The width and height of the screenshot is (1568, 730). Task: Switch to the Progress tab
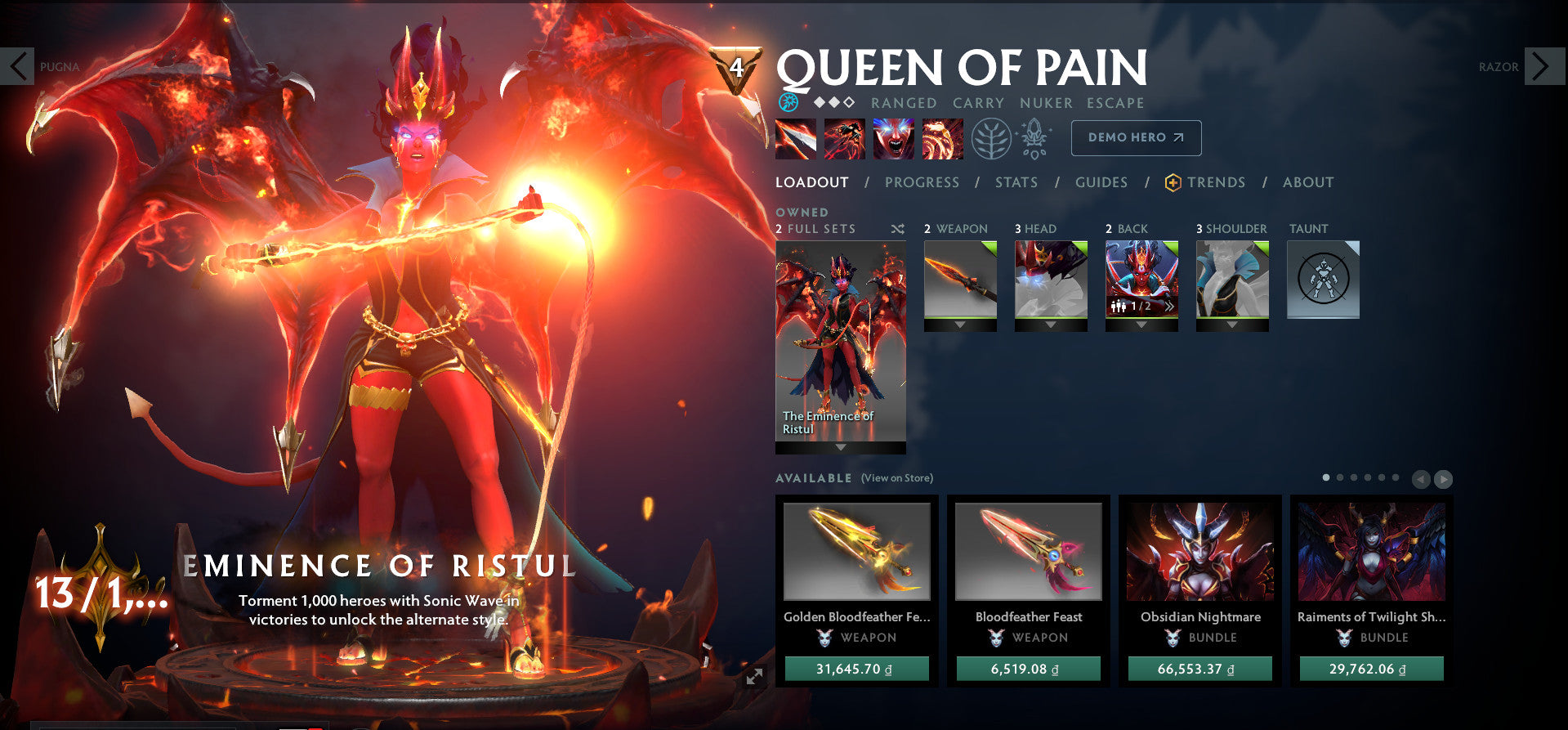[922, 182]
